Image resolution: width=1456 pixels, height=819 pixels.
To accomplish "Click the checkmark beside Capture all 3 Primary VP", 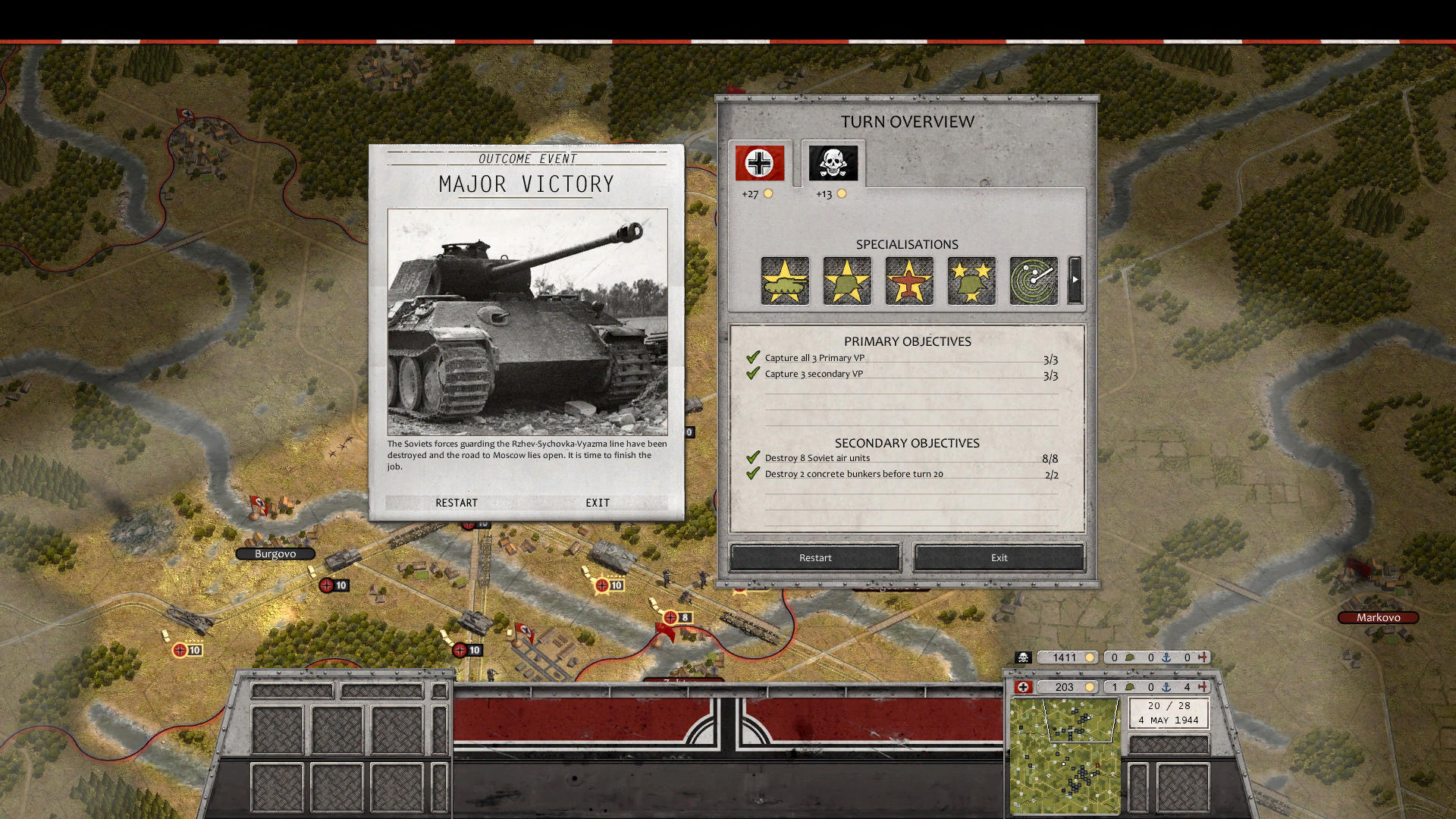I will [x=753, y=356].
